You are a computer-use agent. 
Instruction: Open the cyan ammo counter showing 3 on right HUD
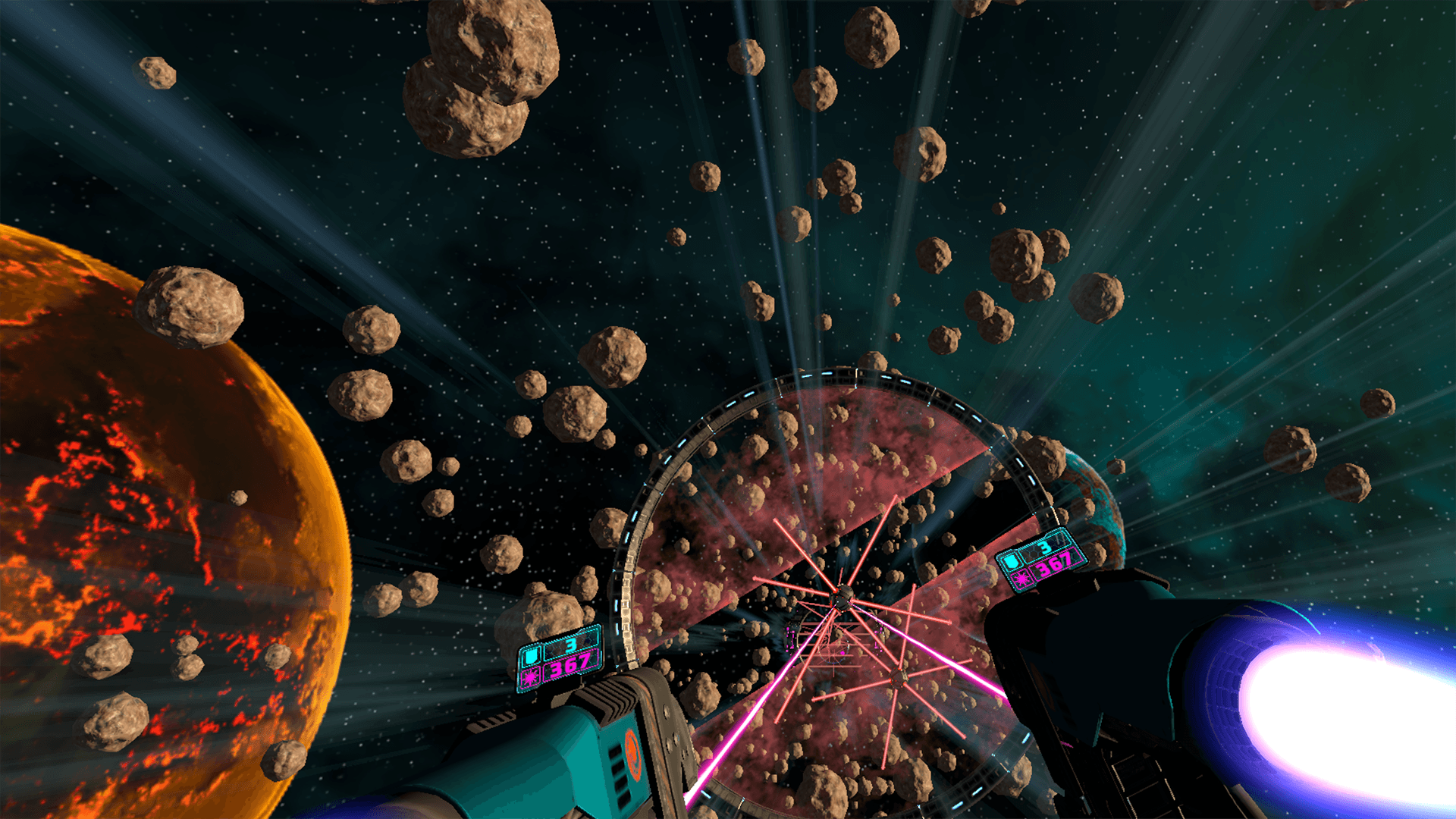(x=1045, y=547)
